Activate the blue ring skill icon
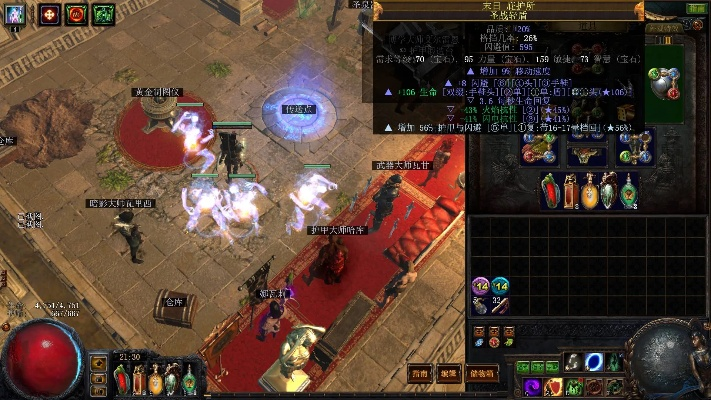 pos(595,361)
